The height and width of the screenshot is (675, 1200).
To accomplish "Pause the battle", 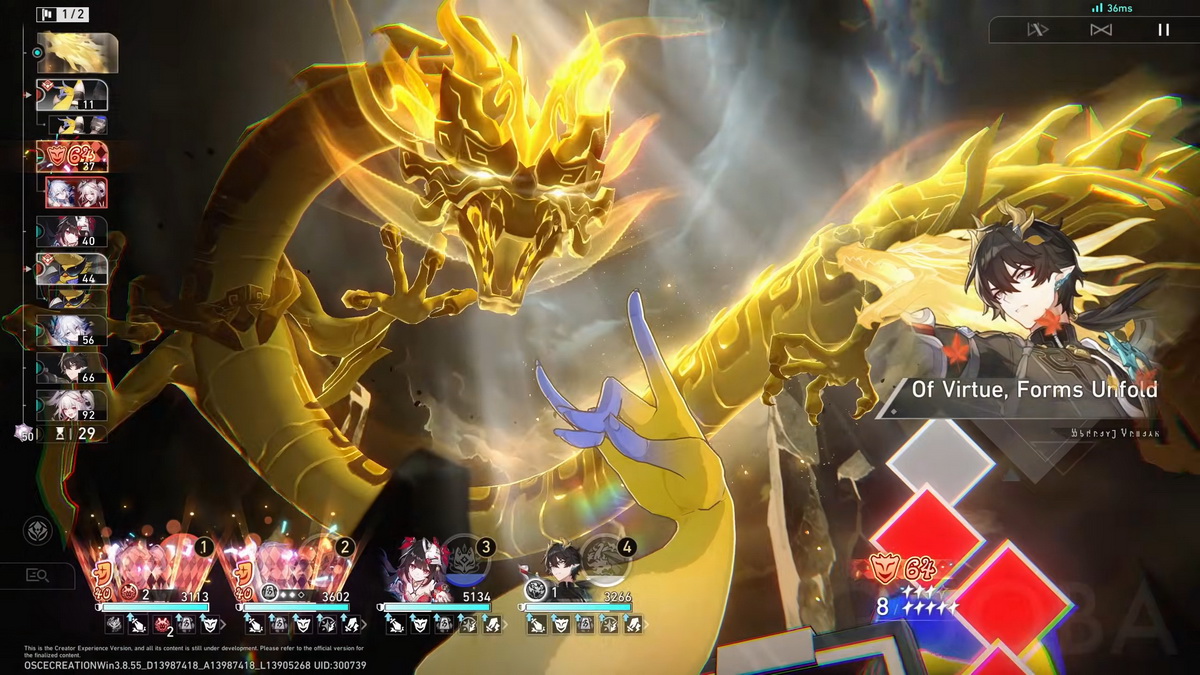I will 1163,30.
